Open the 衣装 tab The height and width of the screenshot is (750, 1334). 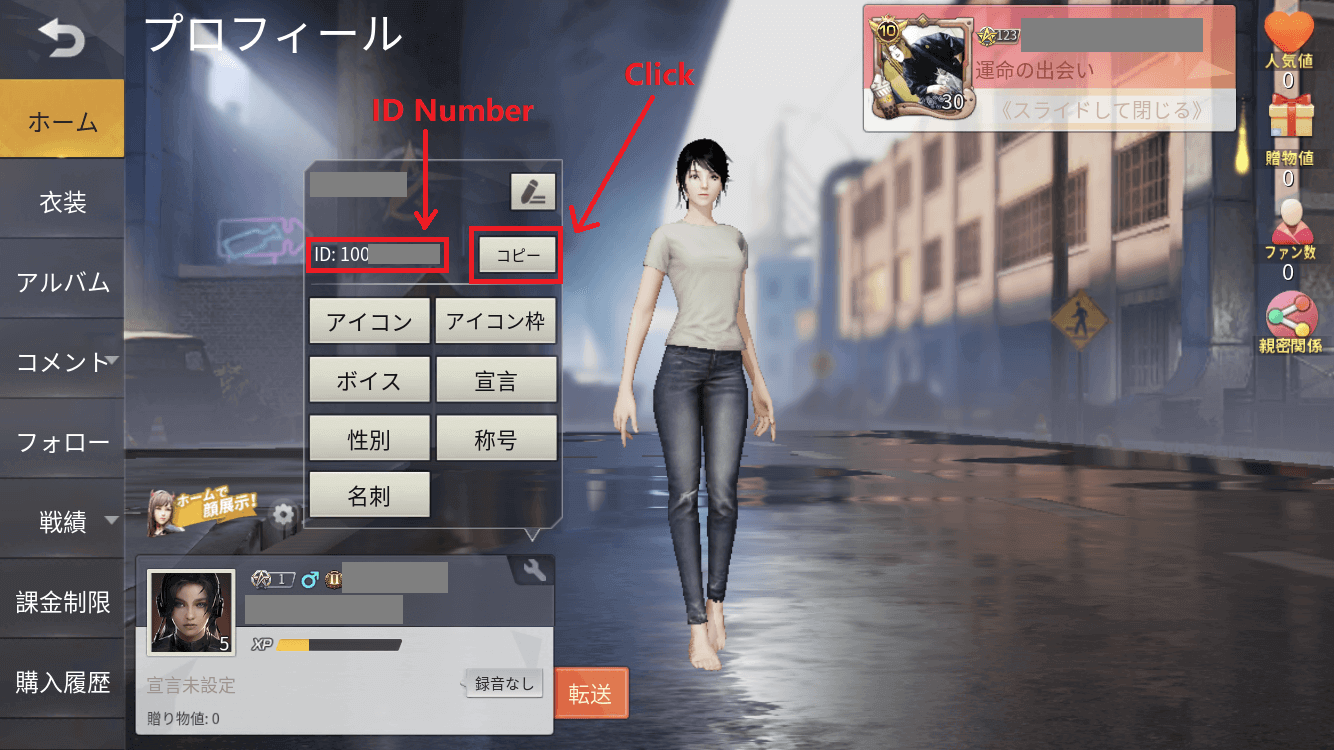click(62, 203)
